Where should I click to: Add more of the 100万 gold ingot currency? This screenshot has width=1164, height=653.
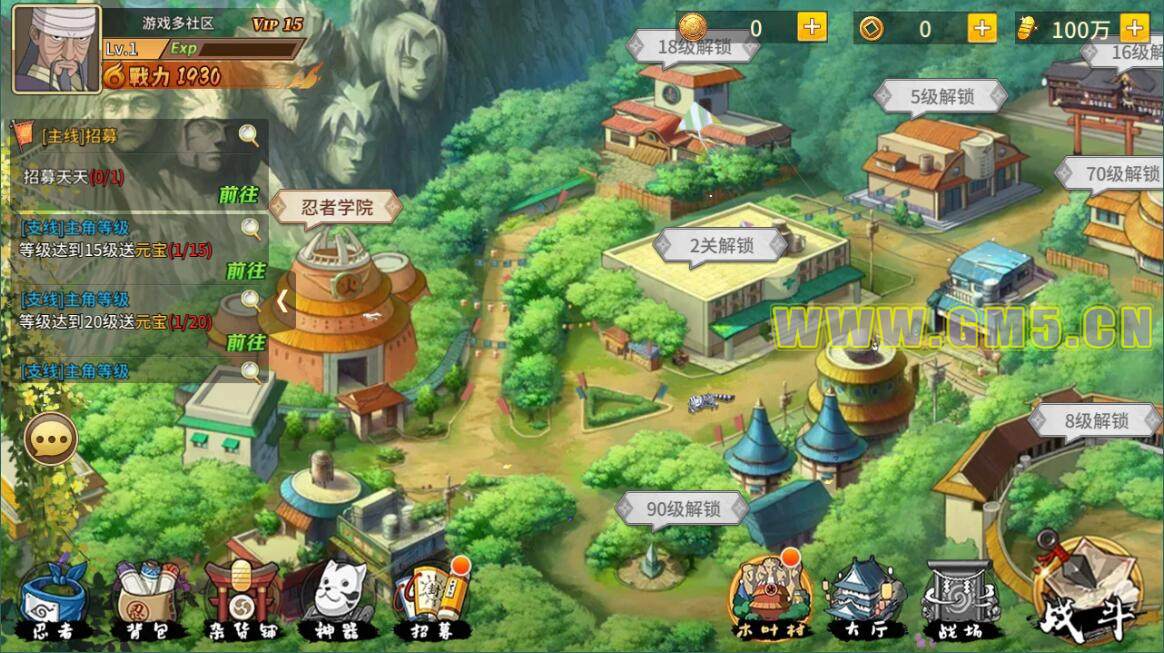1134,28
